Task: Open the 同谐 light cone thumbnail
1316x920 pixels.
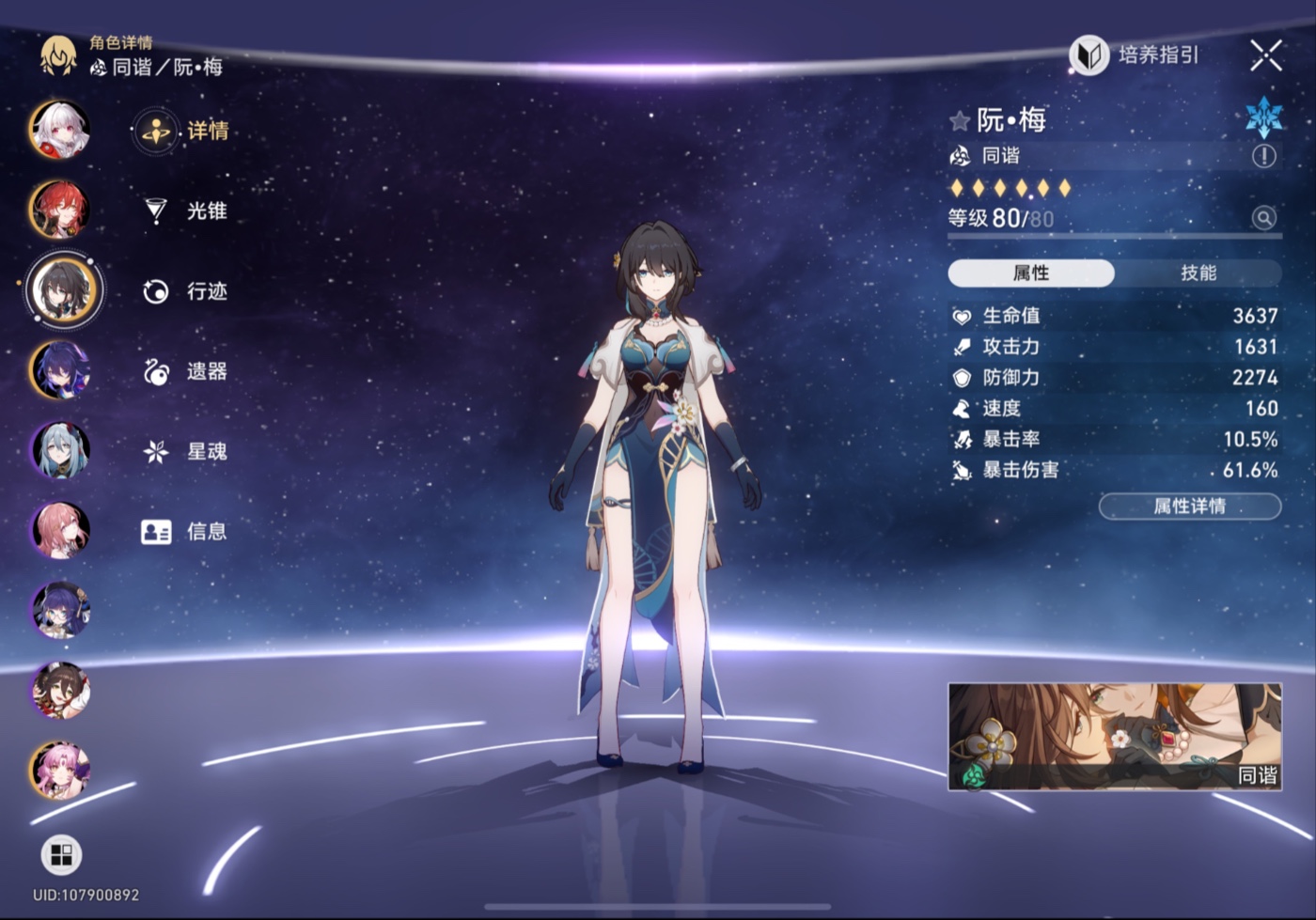Action: pyautogui.click(x=1114, y=736)
